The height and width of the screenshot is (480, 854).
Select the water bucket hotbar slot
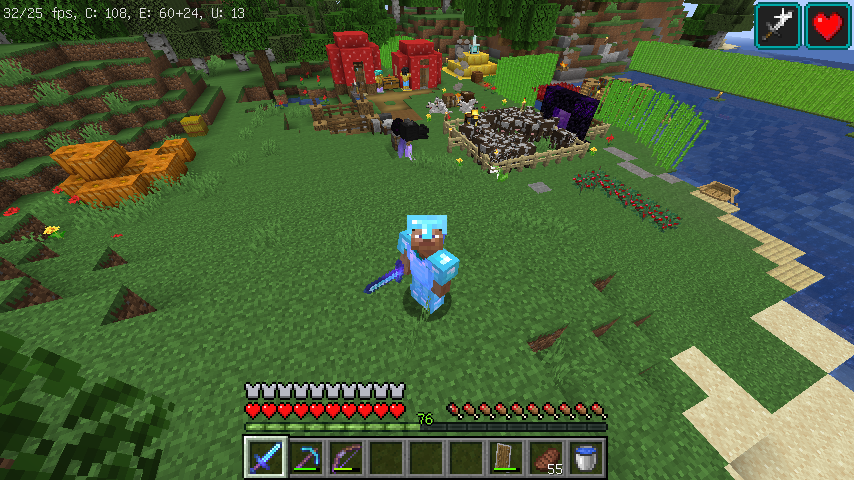tap(586, 458)
